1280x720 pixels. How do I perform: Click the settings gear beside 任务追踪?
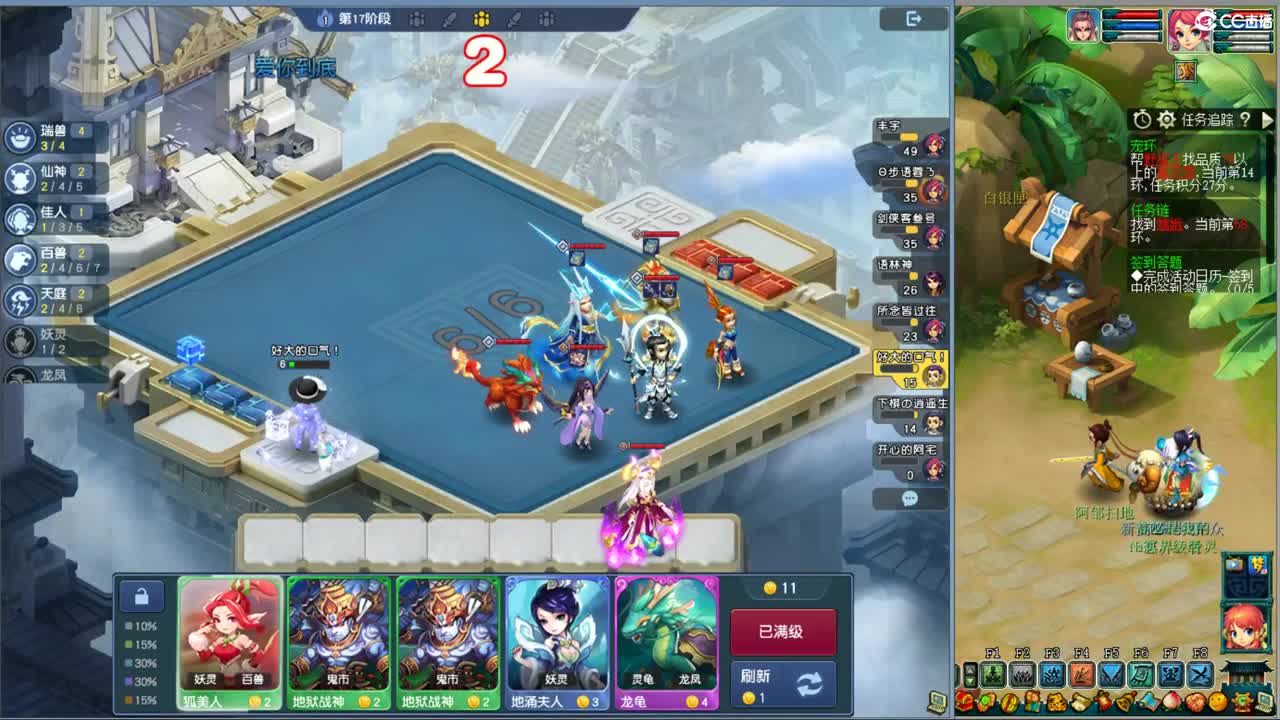tap(1167, 119)
